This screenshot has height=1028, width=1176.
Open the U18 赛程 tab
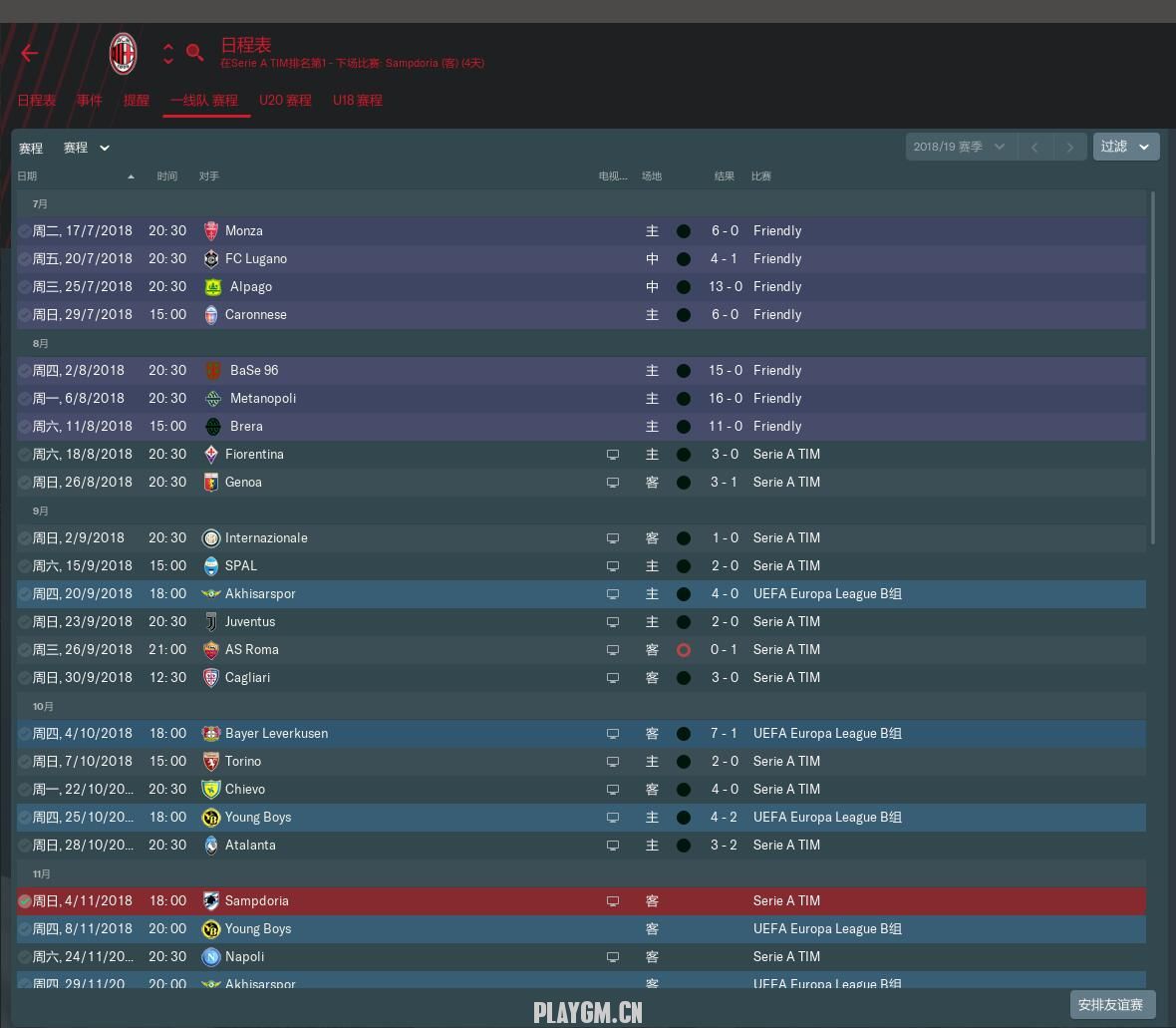pyautogui.click(x=358, y=100)
